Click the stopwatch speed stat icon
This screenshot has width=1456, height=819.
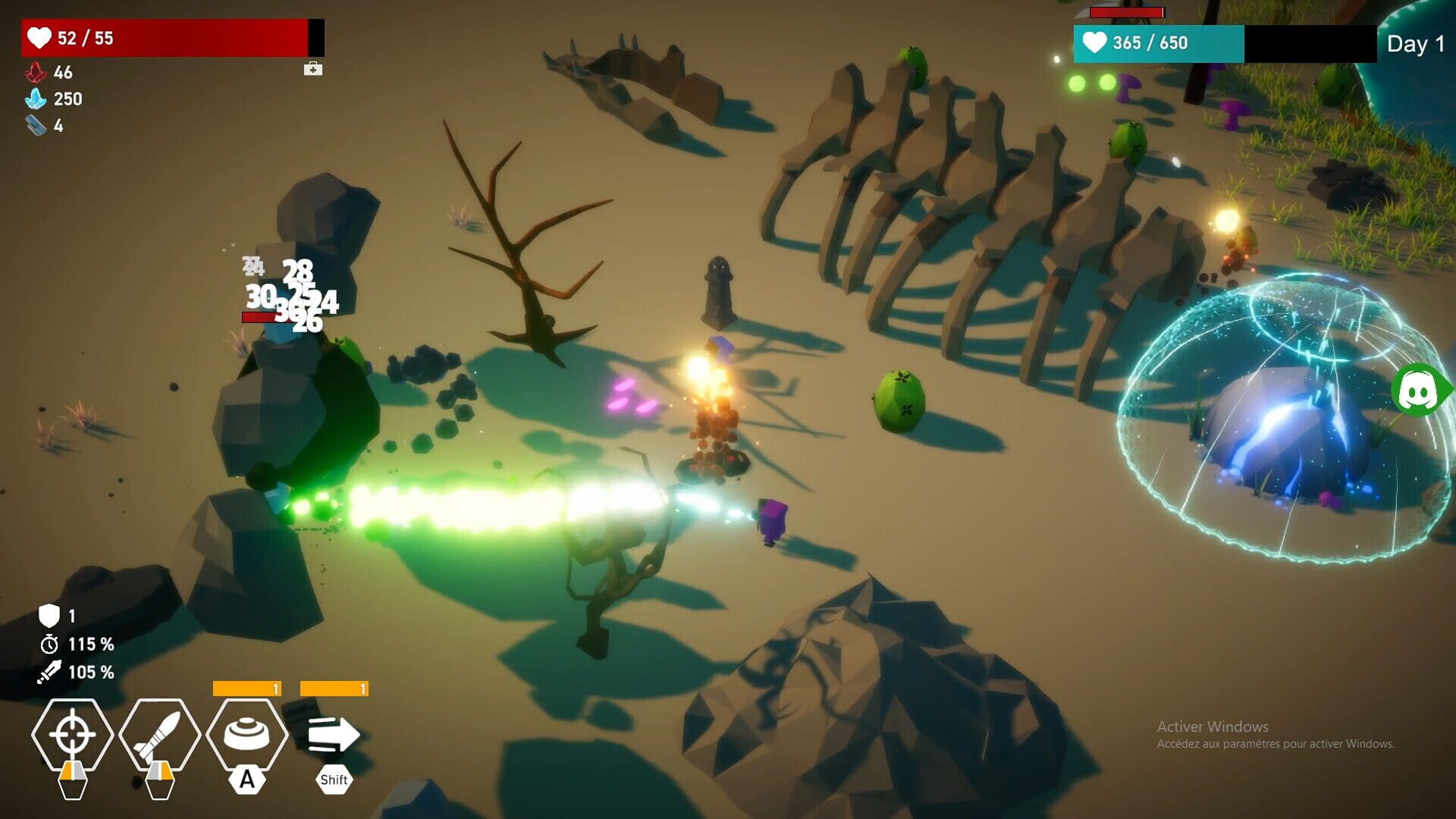coord(49,644)
